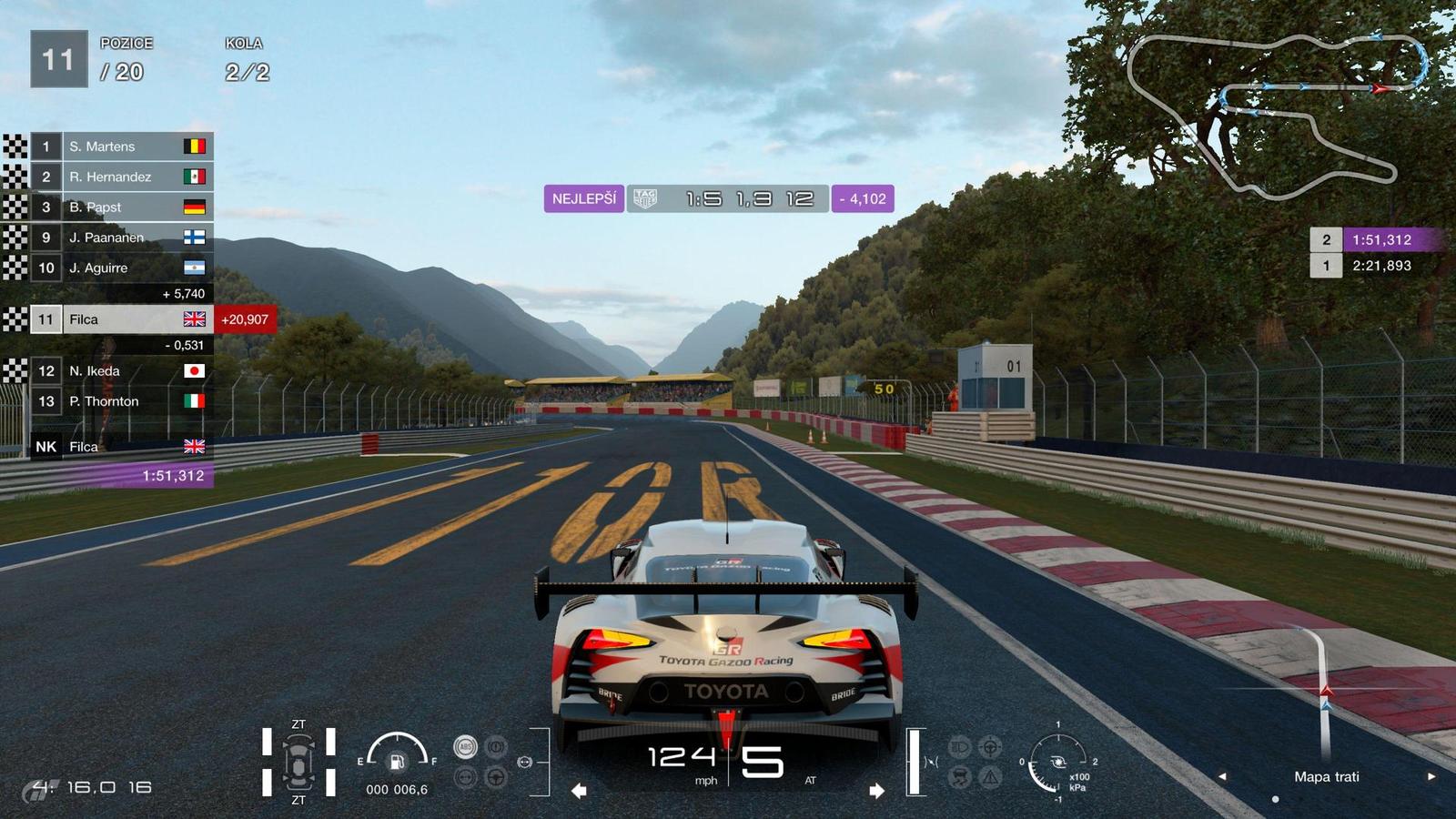Select the tyre wear car diagram
Viewport: 1456px width, 819px height.
(x=298, y=762)
